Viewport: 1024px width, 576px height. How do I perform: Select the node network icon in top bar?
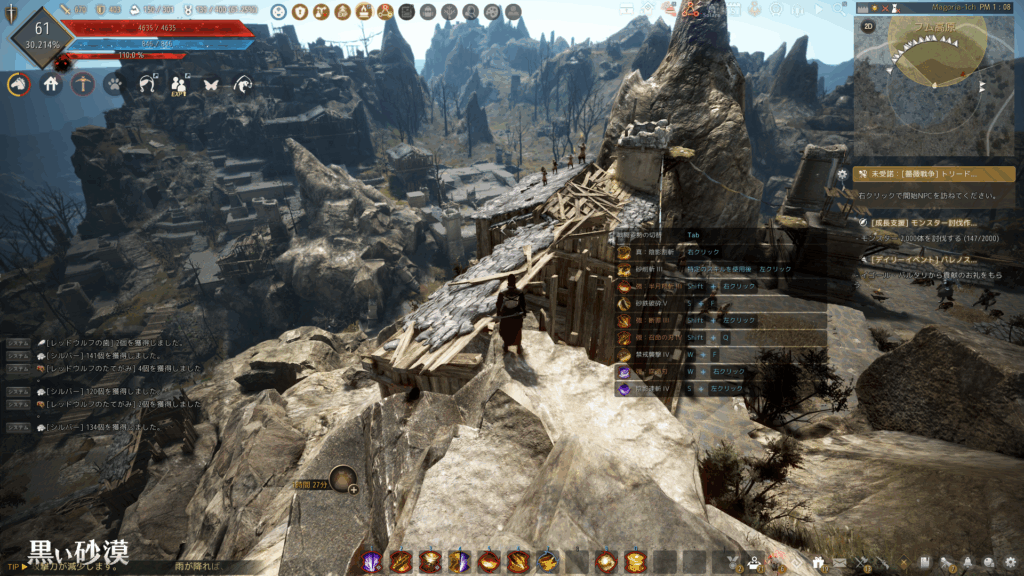click(x=691, y=11)
